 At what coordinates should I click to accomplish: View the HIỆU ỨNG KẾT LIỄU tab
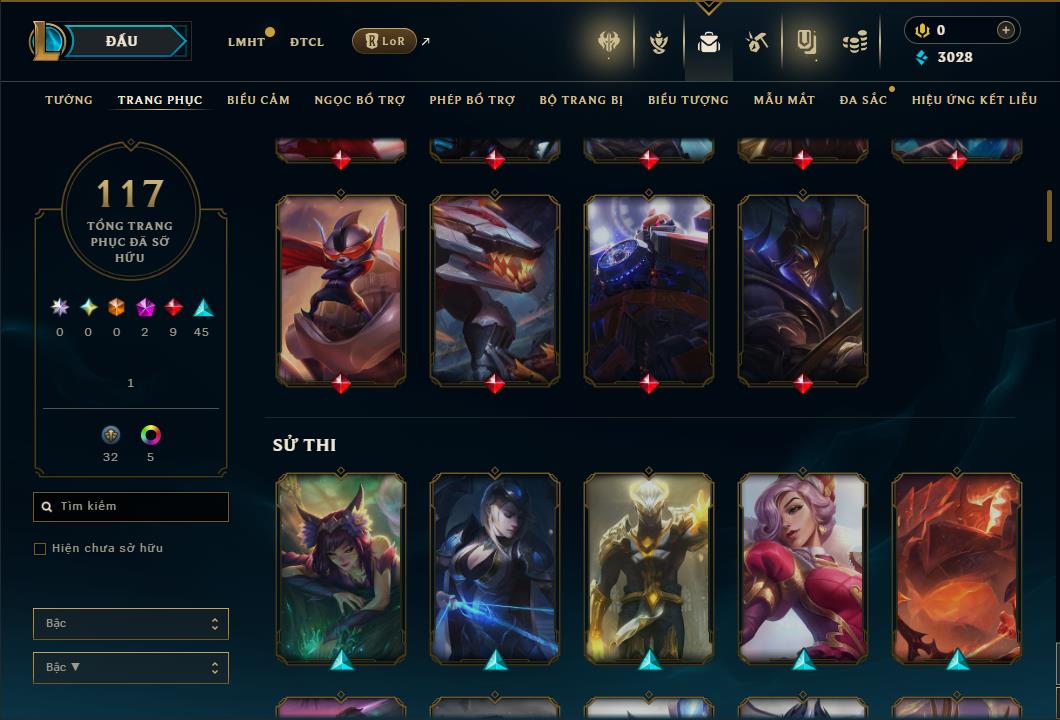[974, 100]
